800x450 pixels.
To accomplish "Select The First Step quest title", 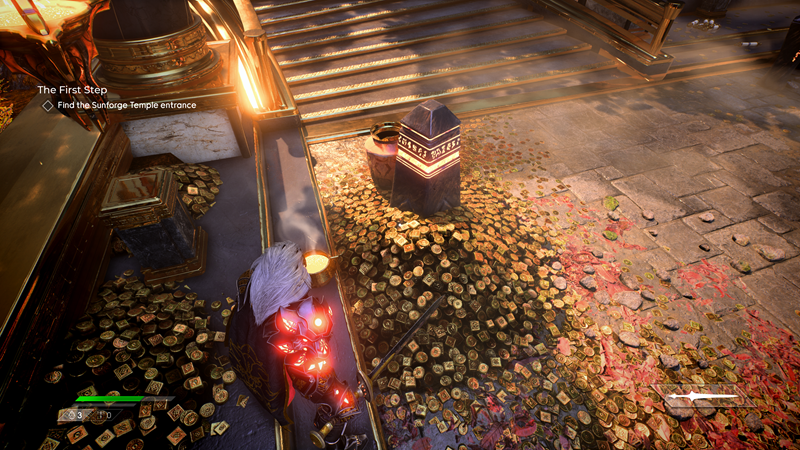I will coord(72,90).
